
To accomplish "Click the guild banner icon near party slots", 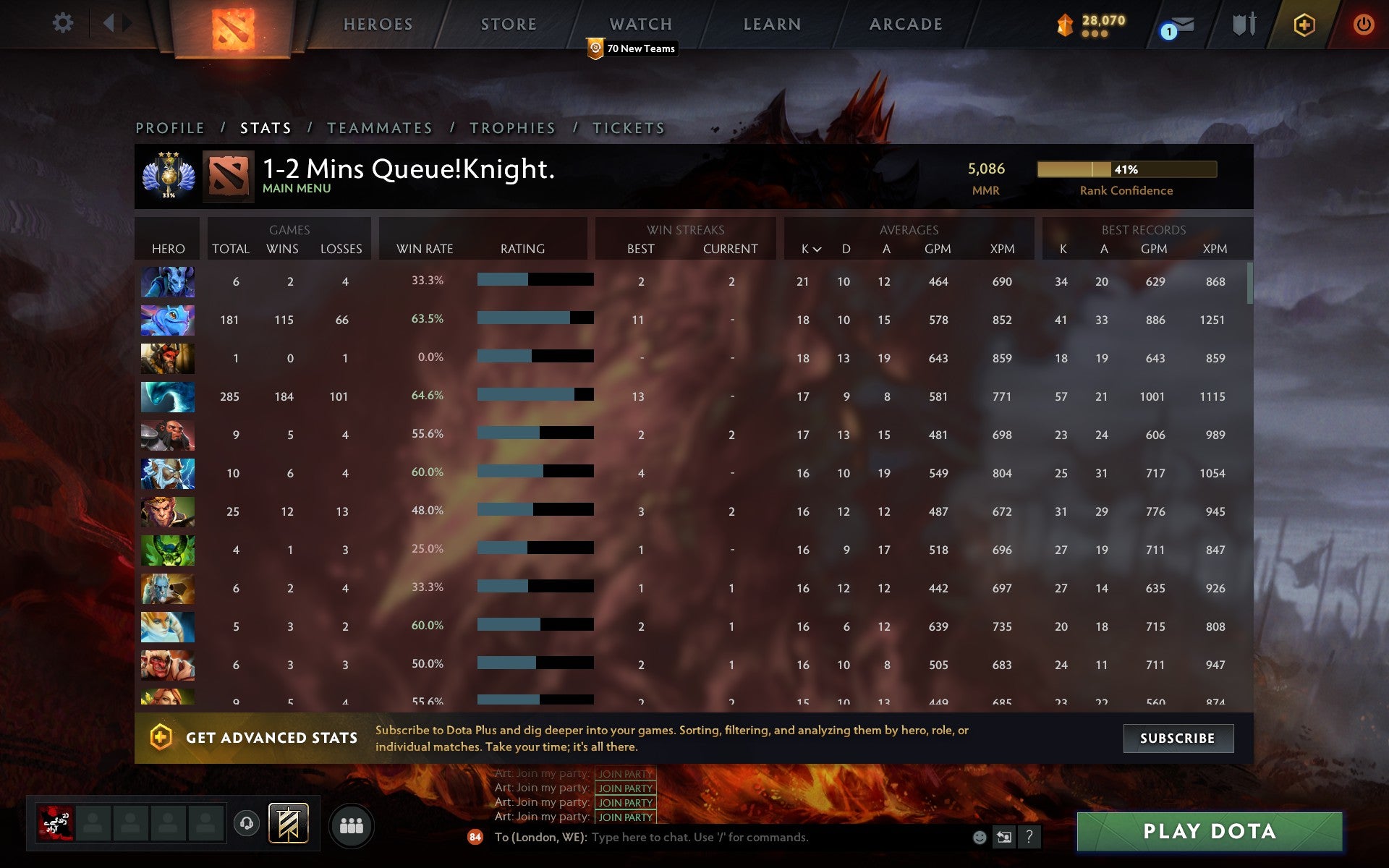I will [x=287, y=822].
